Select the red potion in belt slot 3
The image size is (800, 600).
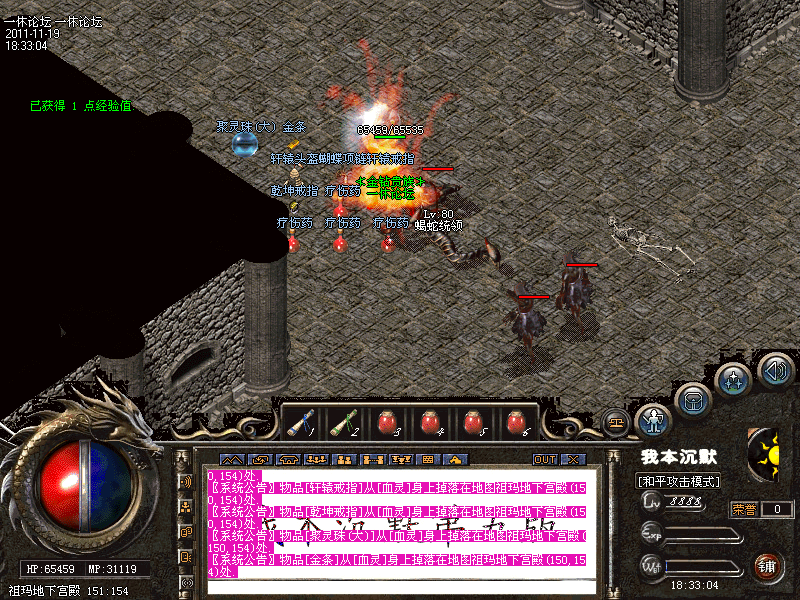(x=386, y=423)
